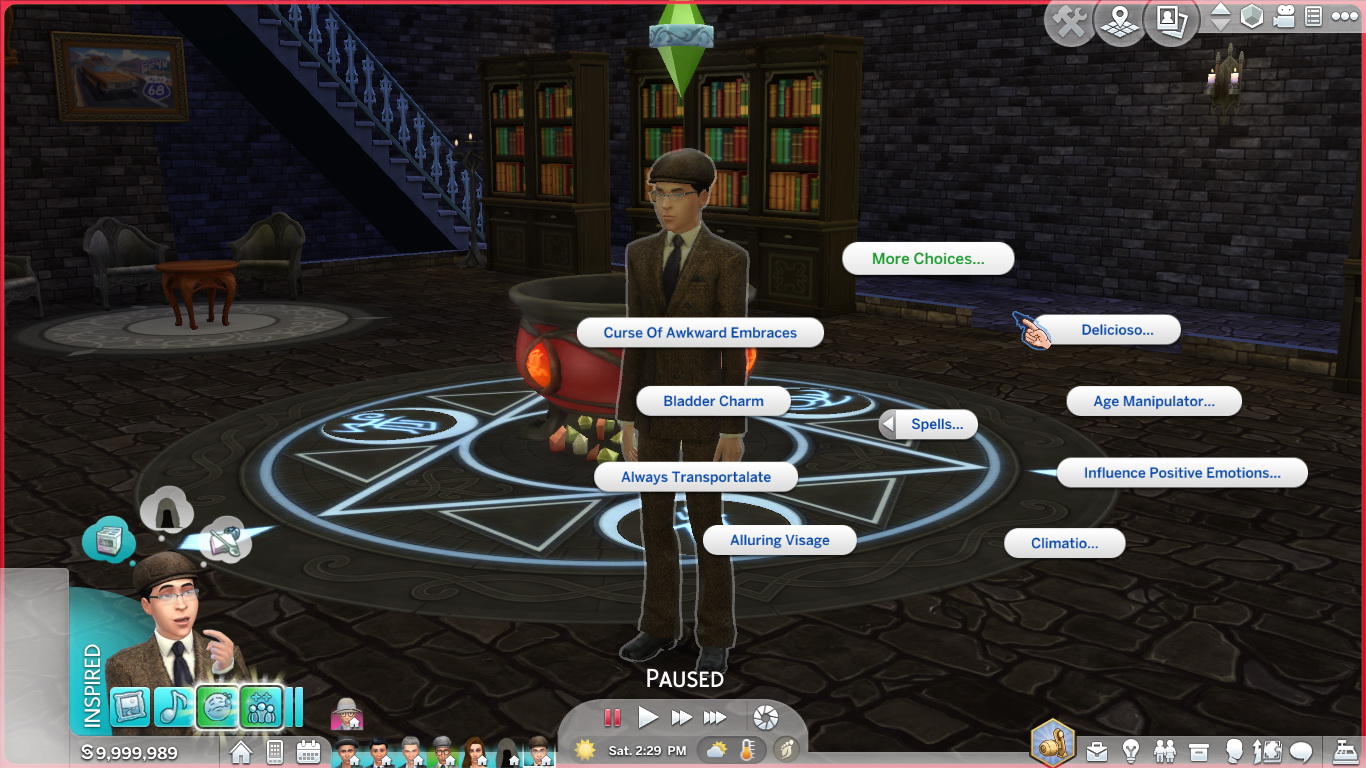This screenshot has height=768, width=1366.
Task: Go back using the Spells chevron
Action: (887, 424)
